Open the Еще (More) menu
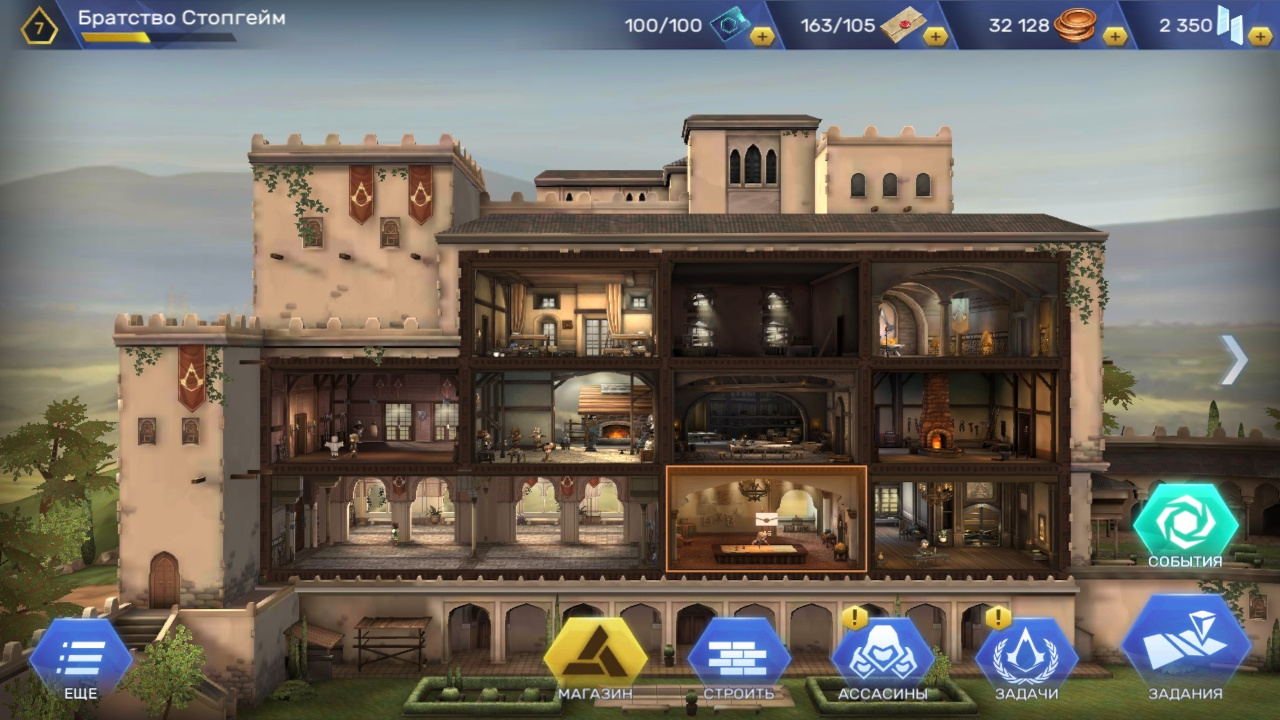Image resolution: width=1280 pixels, height=720 pixels. pos(80,657)
